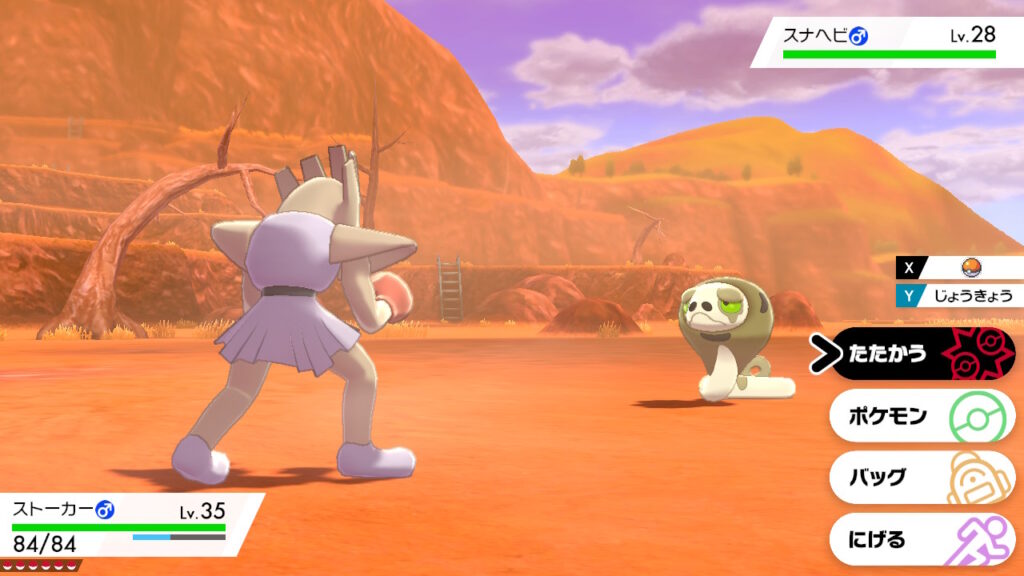This screenshot has width=1024, height=576.
Task: Open the ポケモン party menu
Action: tap(920, 416)
